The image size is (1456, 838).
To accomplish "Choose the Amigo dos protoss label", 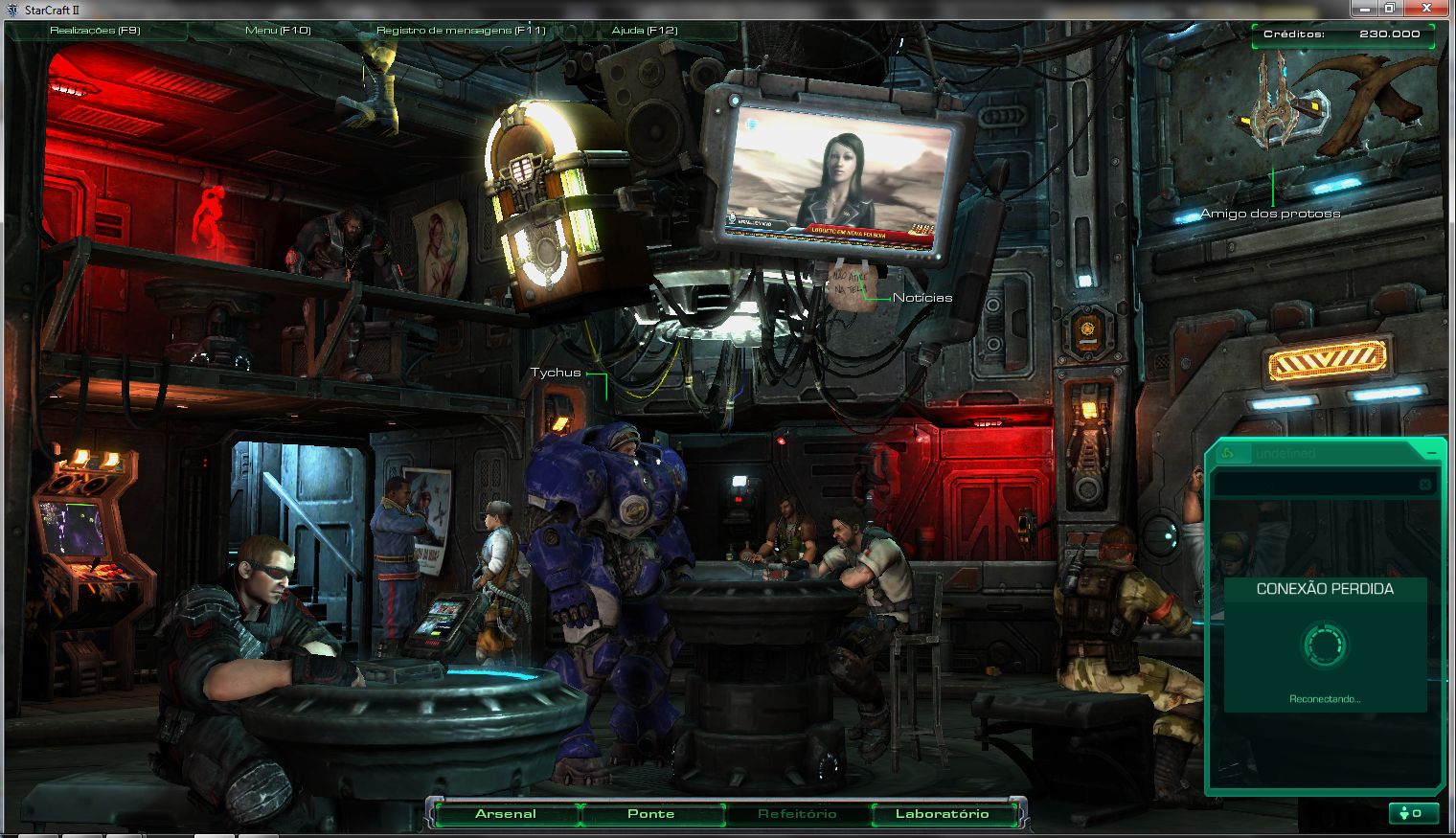I will point(1270,214).
